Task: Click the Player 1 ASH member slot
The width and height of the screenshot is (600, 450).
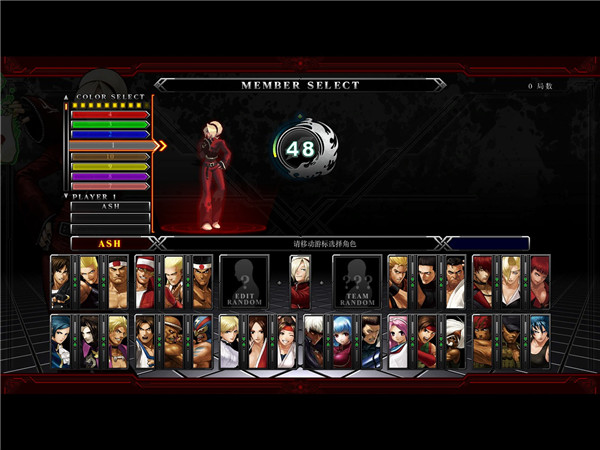Action: tap(110, 206)
